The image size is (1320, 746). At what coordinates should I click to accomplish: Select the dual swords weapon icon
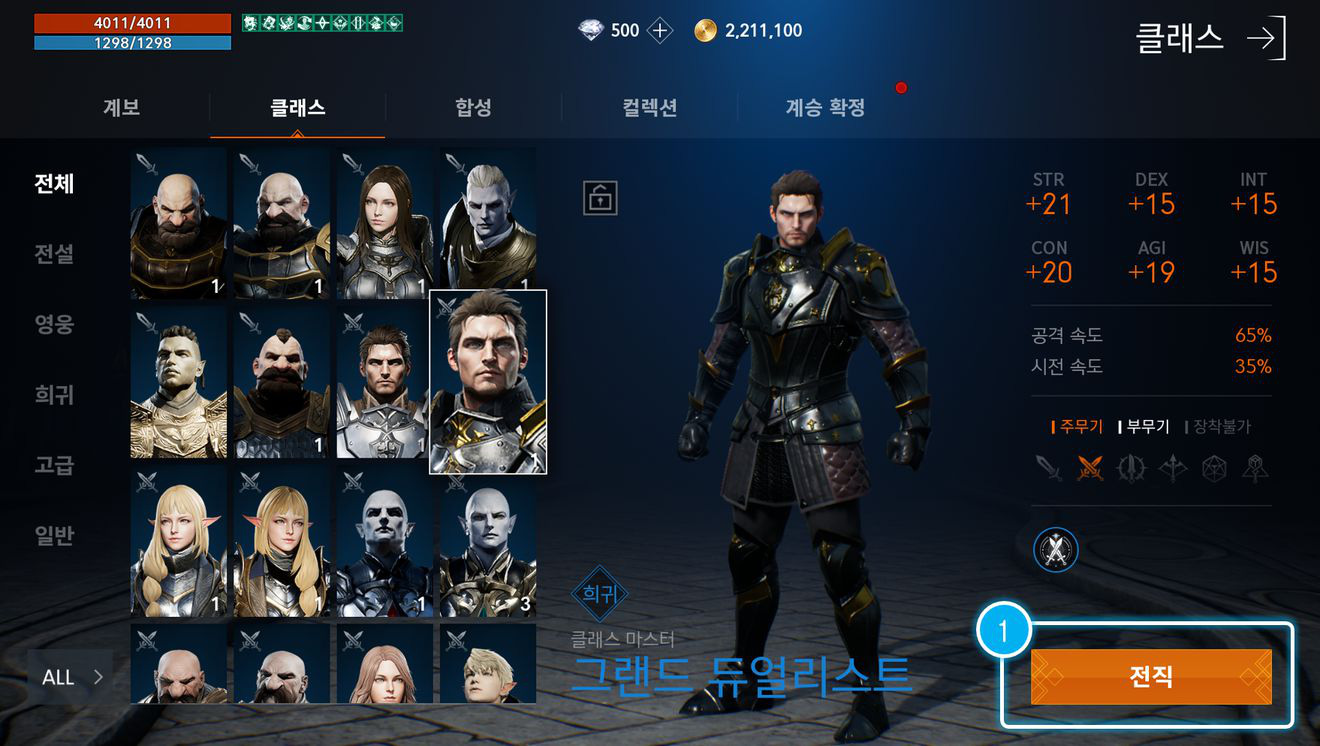[x=1090, y=467]
